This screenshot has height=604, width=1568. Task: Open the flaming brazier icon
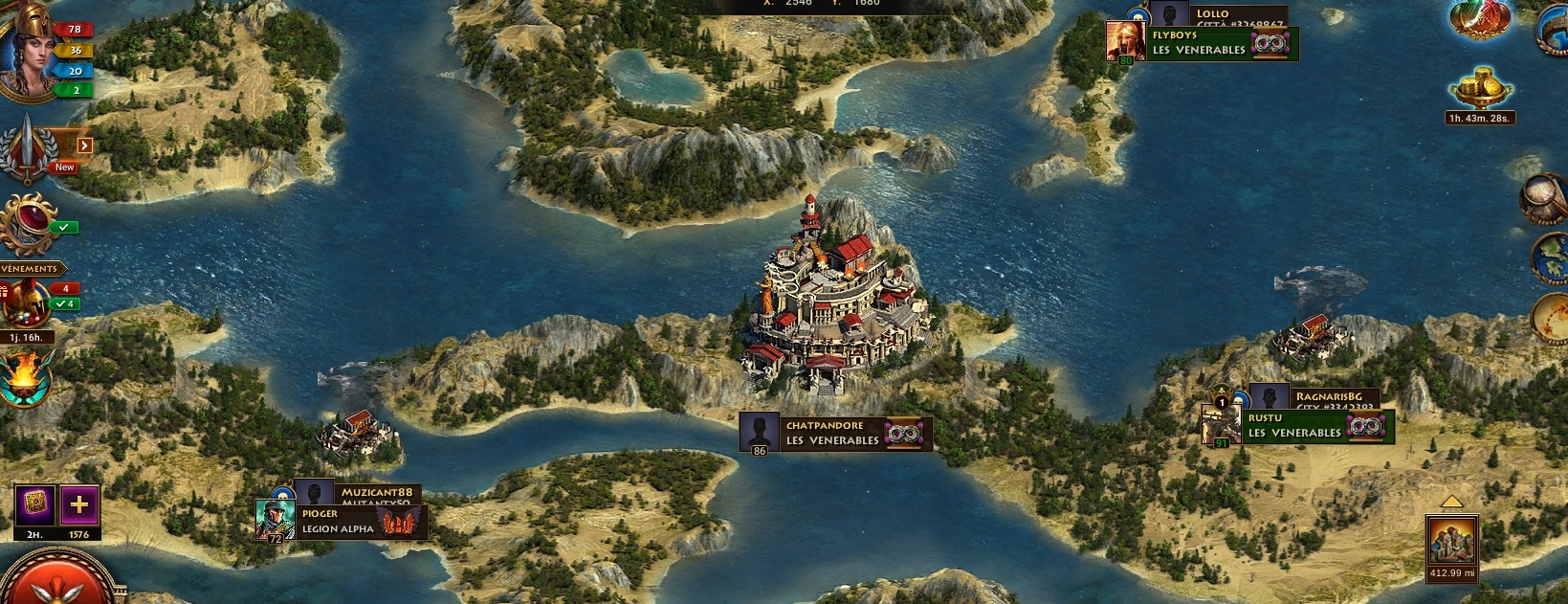pyautogui.click(x=26, y=377)
